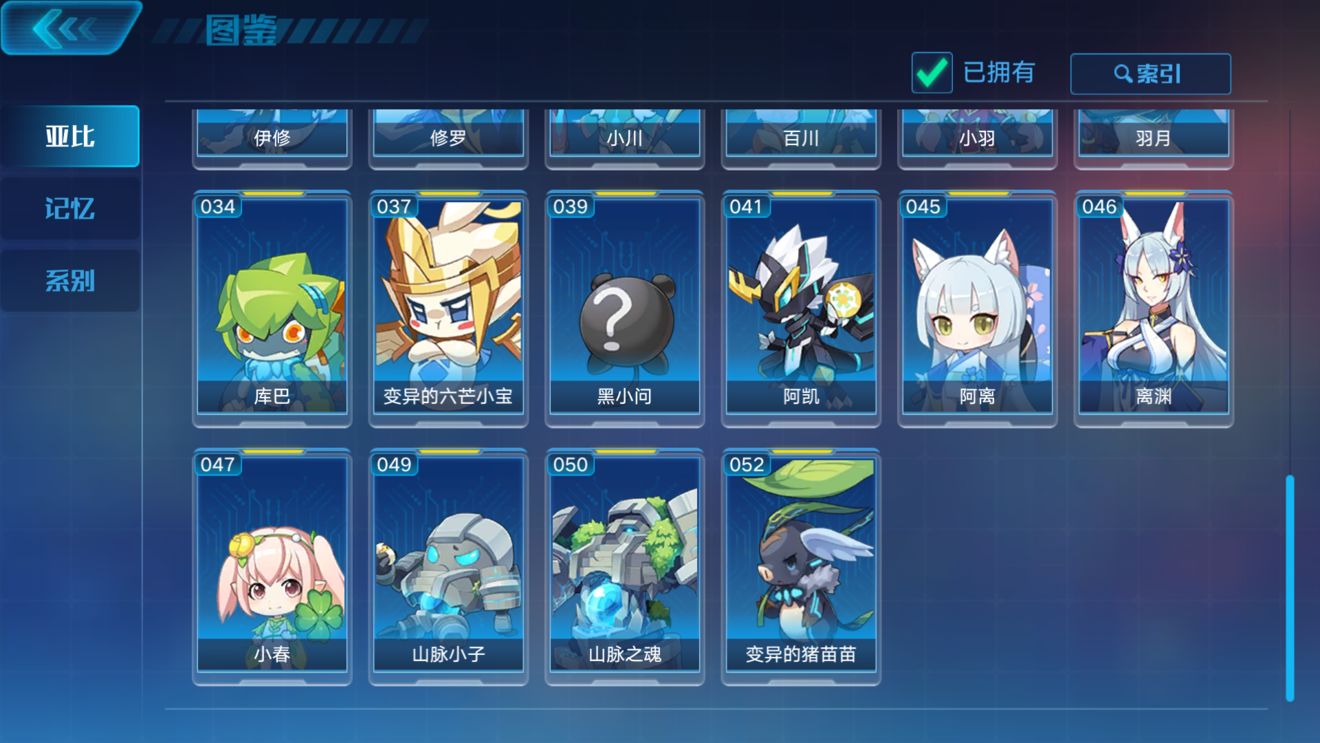The height and width of the screenshot is (743, 1320).
Task: Switch to the 系别 category tab
Action: click(x=70, y=279)
